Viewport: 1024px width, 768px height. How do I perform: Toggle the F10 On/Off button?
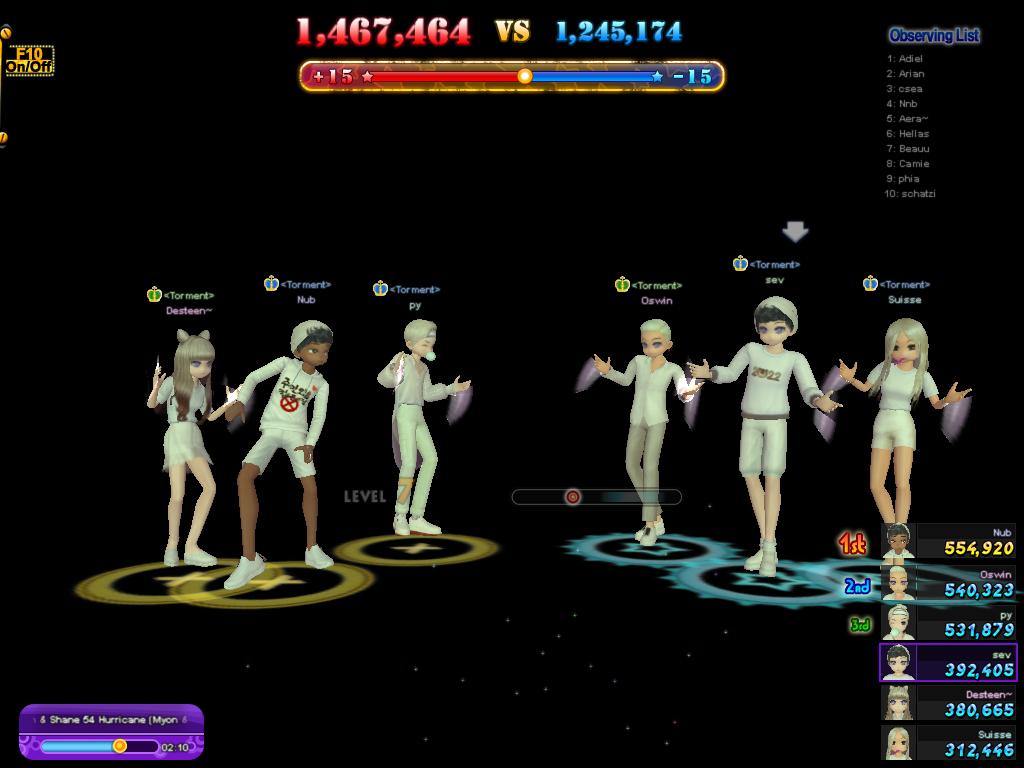(29, 61)
